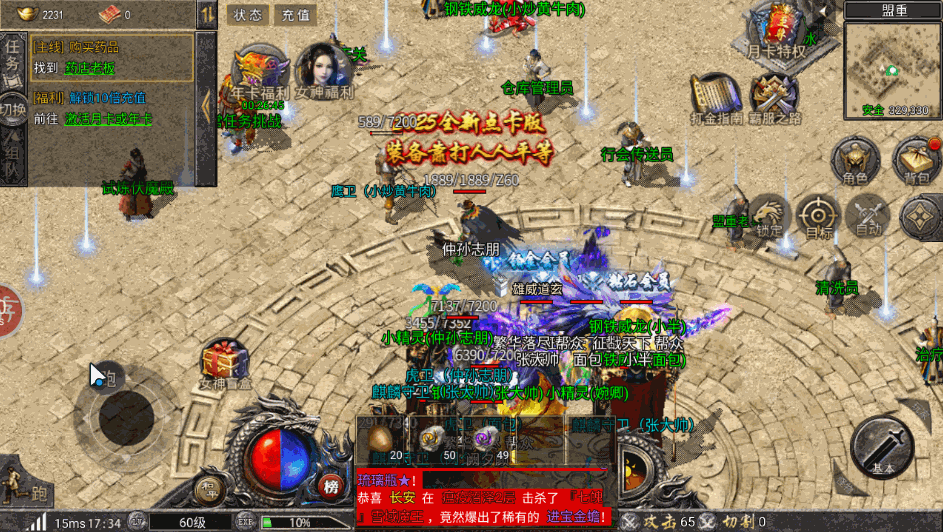Screen dimensions: 943x532
Task: Open the 女神福利 goddess benefits portrait
Action: pyautogui.click(x=323, y=68)
